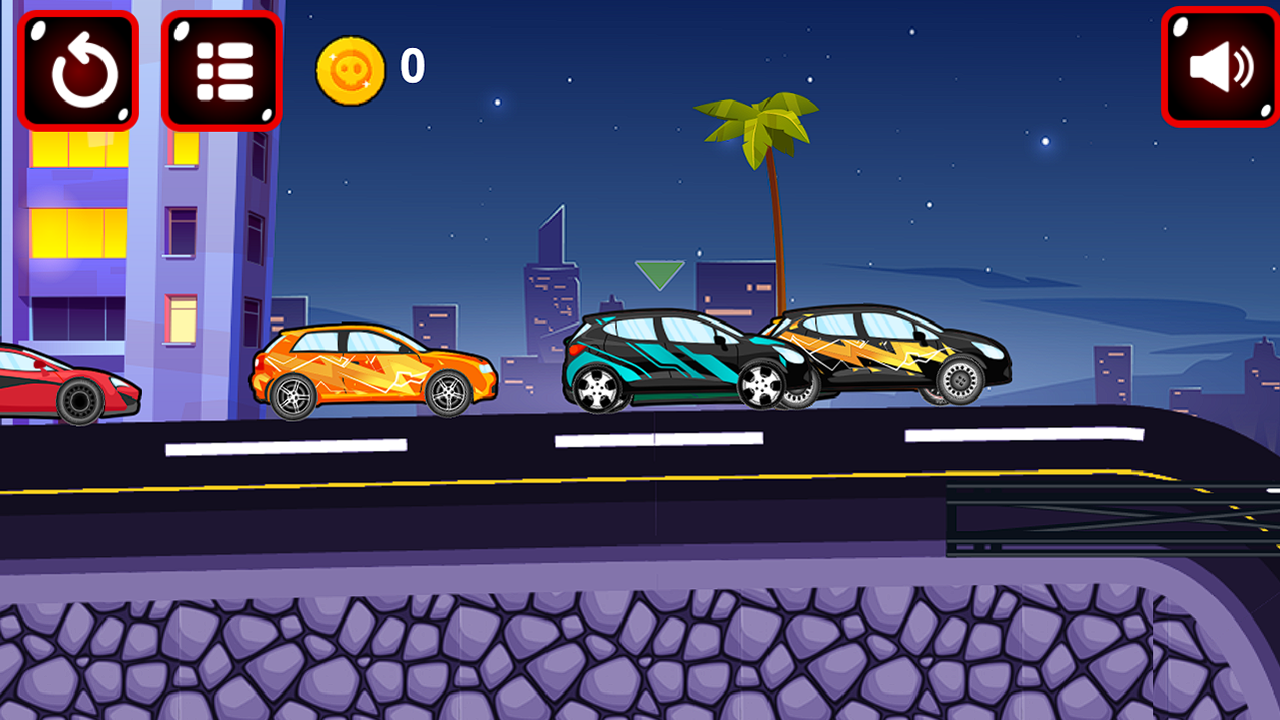Click the green downward triangle indicator
Screen dimensions: 1280x720
[658, 272]
